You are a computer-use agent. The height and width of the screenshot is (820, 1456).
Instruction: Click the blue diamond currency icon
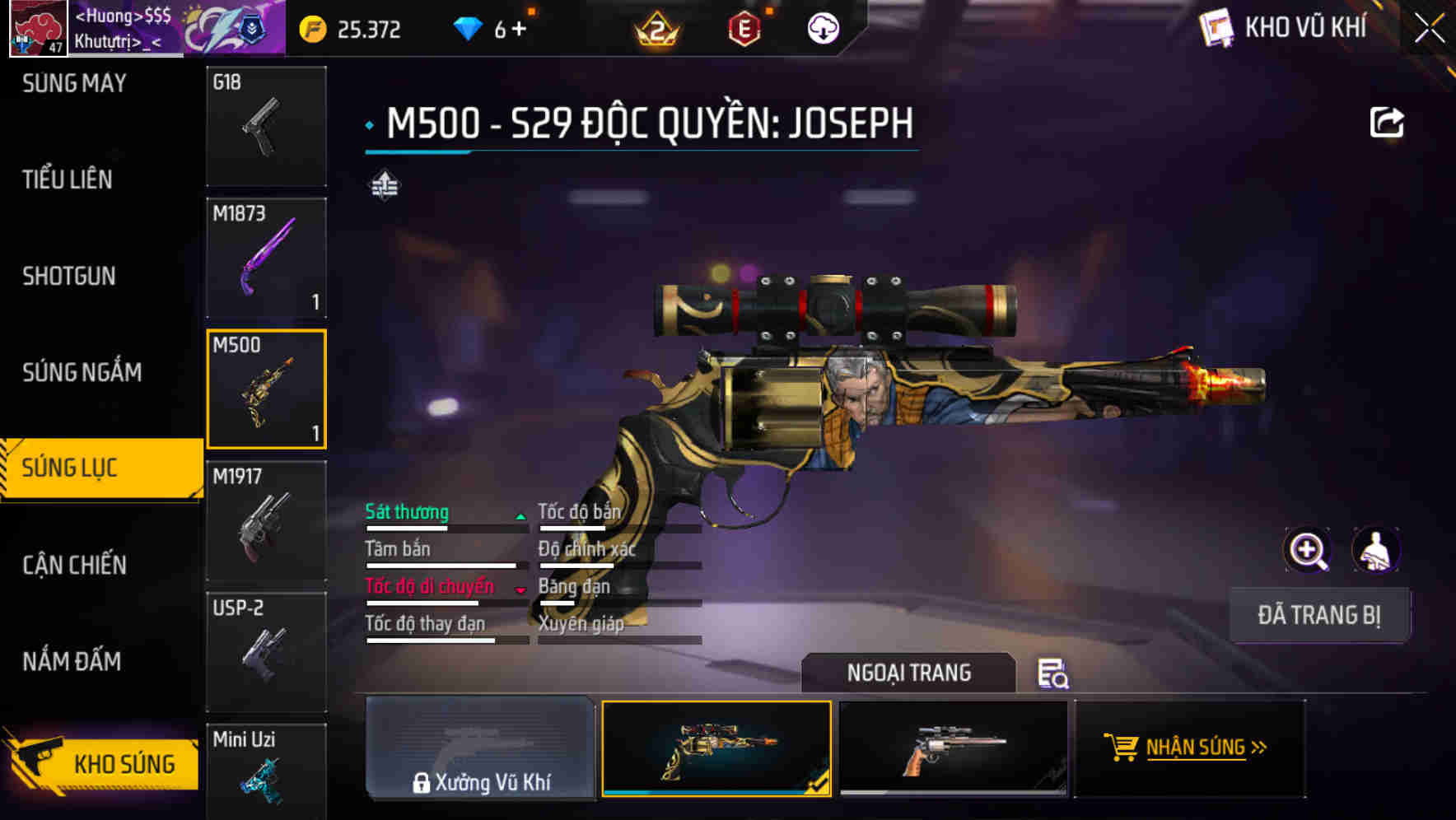(x=469, y=27)
